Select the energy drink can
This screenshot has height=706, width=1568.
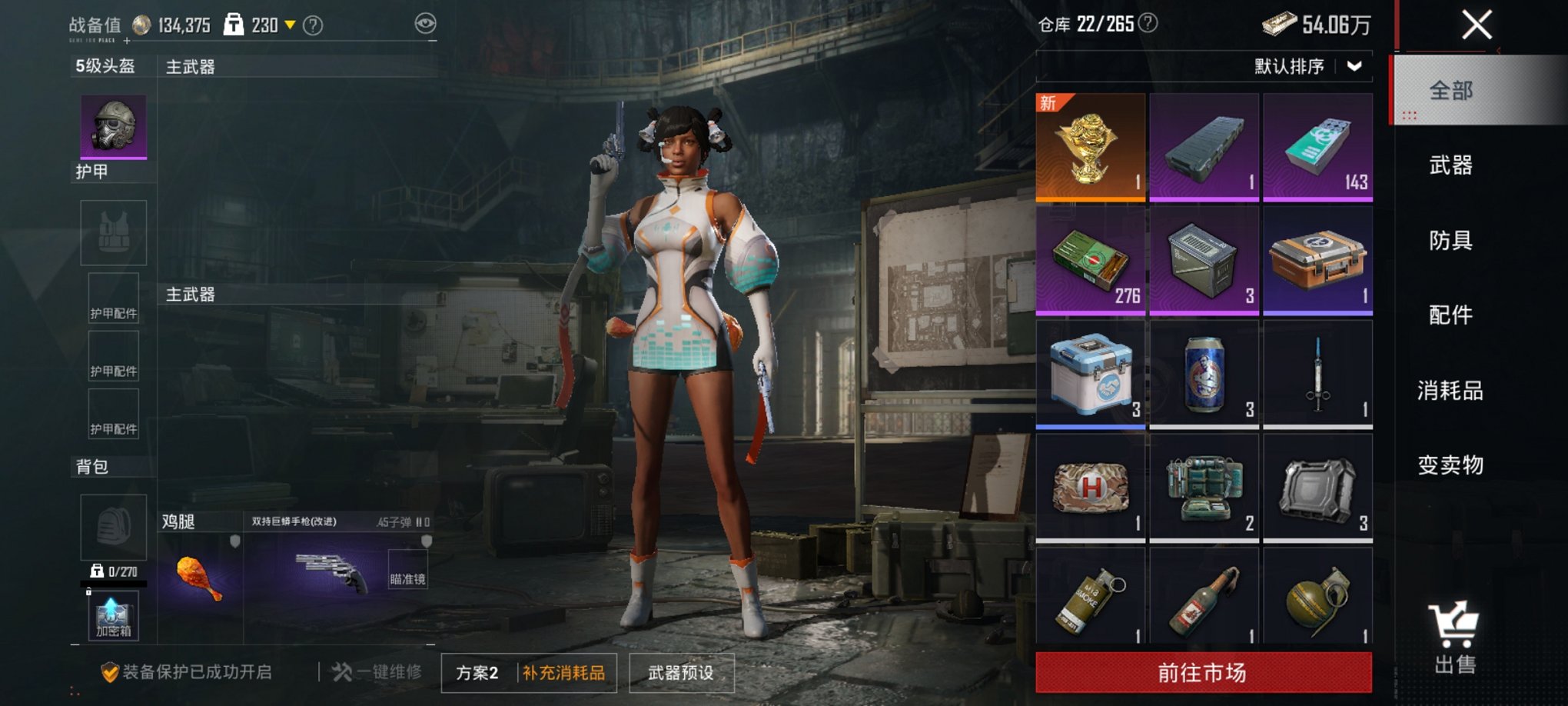1203,373
